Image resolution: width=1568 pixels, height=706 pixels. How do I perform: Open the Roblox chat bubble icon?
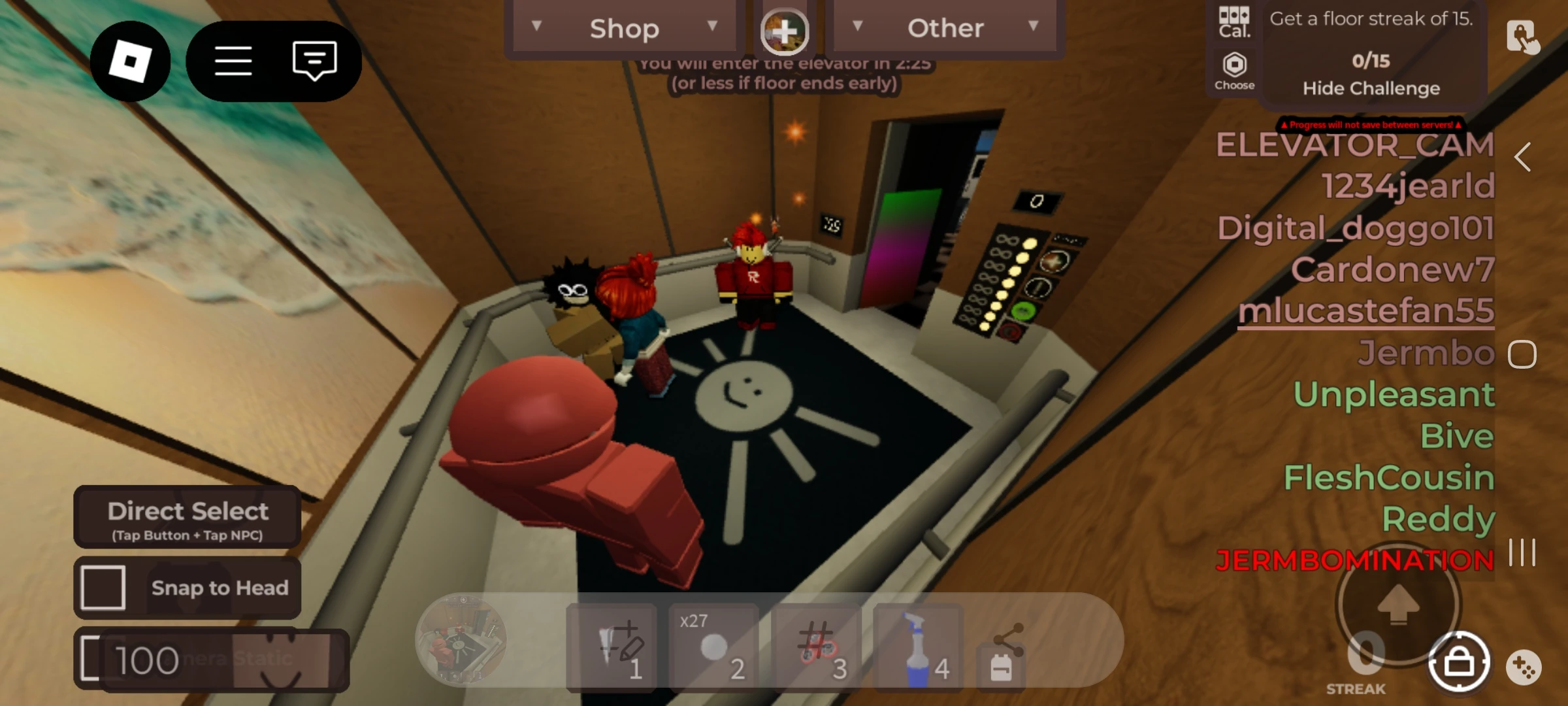pyautogui.click(x=314, y=60)
